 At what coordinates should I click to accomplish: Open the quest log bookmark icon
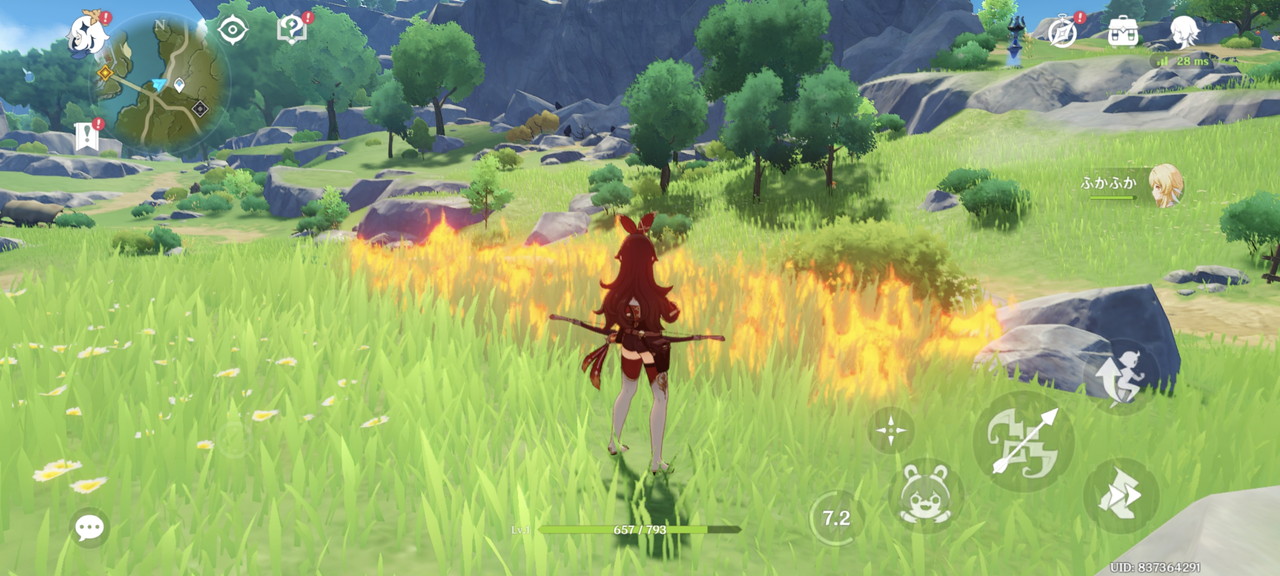87,136
